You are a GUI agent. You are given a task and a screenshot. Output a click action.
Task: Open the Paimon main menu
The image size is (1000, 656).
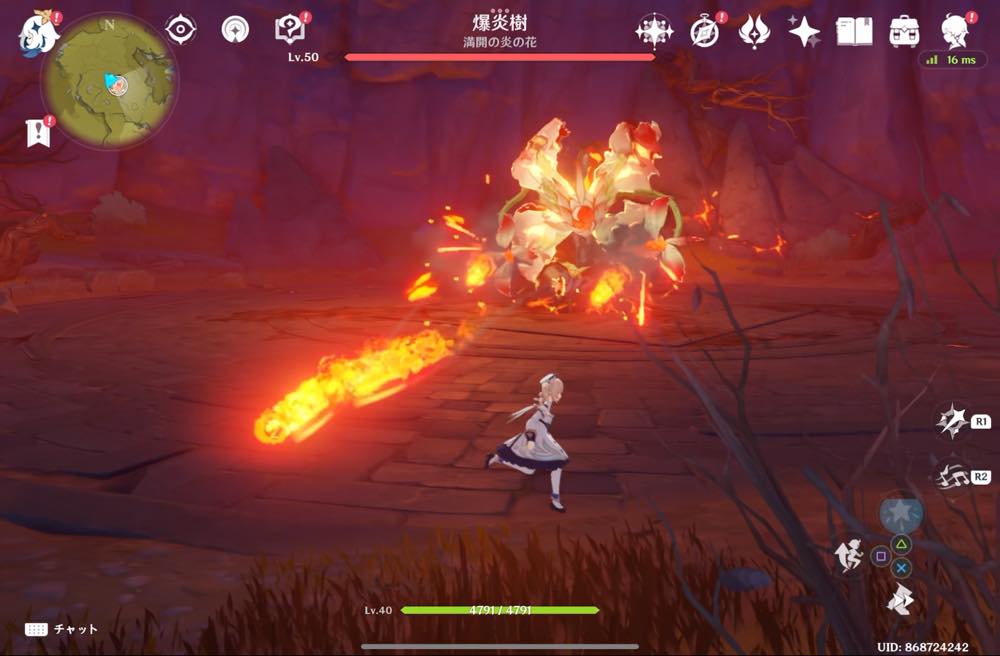click(37, 31)
